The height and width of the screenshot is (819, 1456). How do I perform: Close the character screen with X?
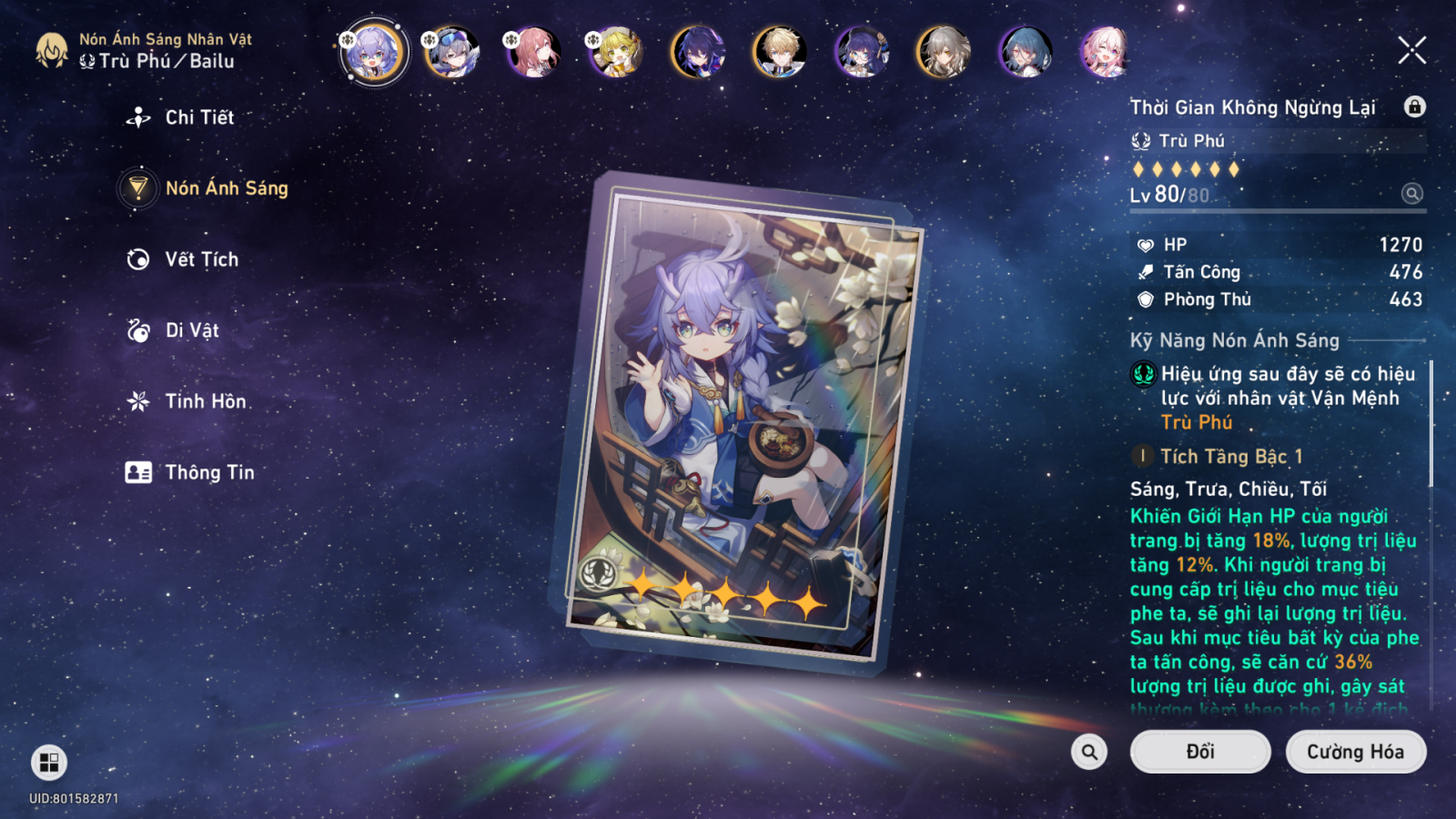pyautogui.click(x=1411, y=51)
